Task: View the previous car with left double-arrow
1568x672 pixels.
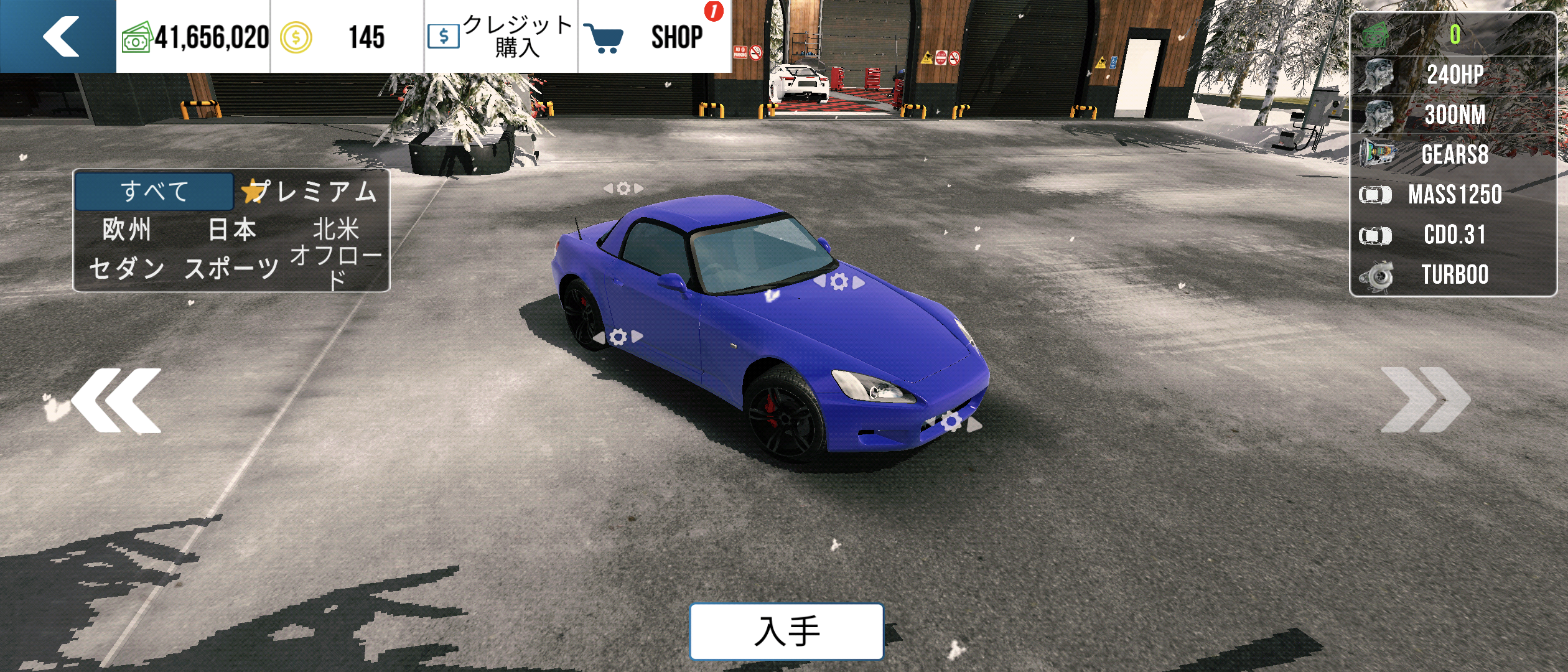Action: [117, 400]
